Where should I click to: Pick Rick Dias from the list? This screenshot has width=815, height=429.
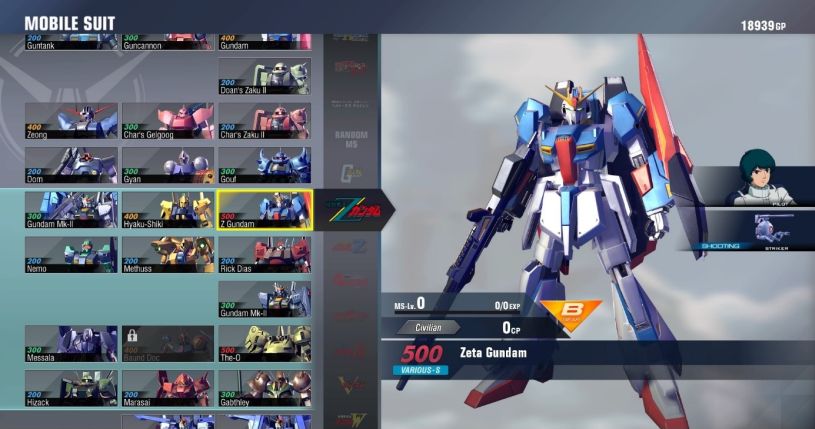(264, 254)
